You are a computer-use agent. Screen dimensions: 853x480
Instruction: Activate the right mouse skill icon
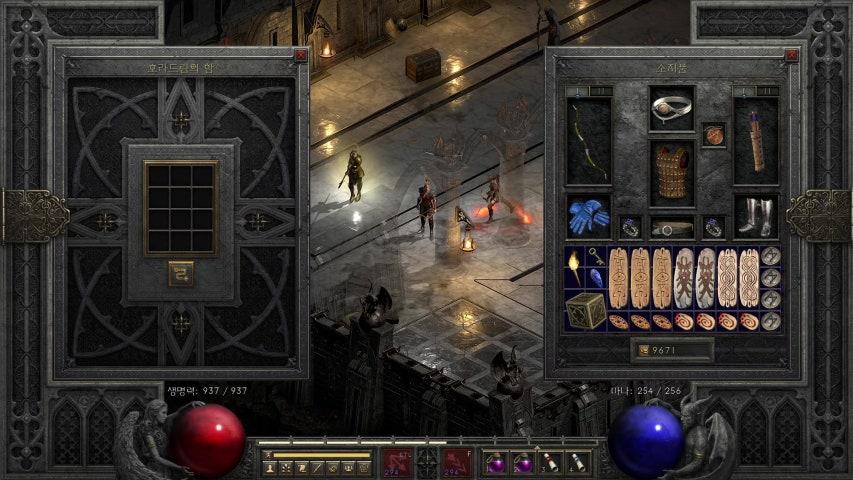457,461
